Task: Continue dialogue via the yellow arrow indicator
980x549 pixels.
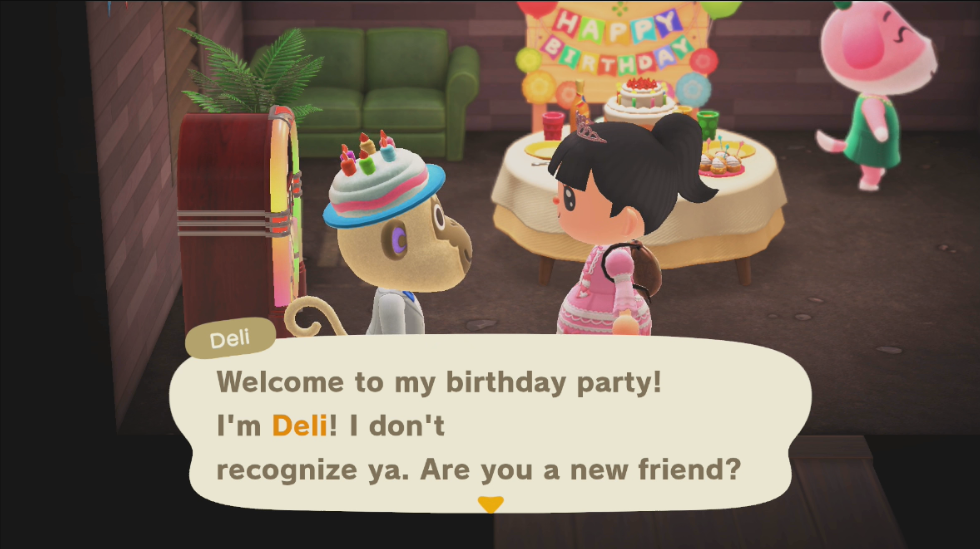Action: coord(490,504)
